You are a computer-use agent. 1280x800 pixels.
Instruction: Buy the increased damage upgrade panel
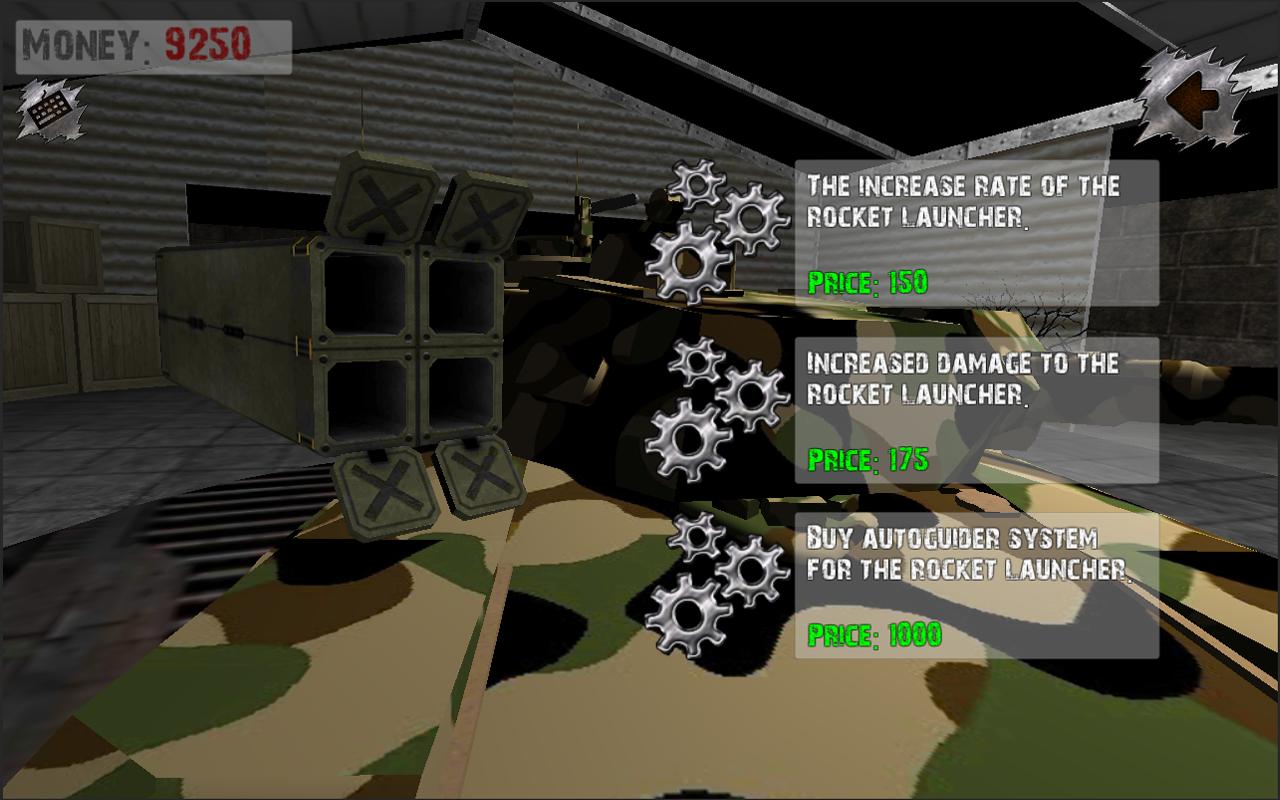(x=975, y=410)
